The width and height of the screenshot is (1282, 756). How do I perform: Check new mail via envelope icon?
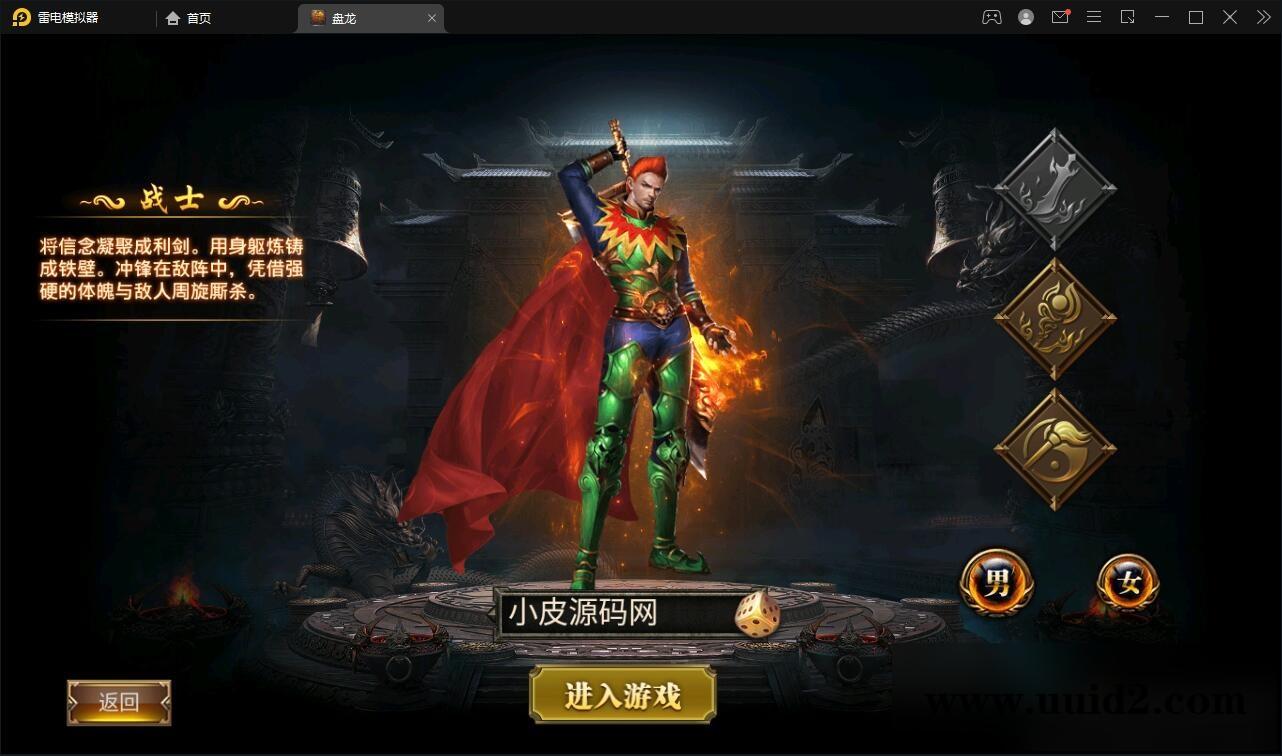tap(1060, 17)
